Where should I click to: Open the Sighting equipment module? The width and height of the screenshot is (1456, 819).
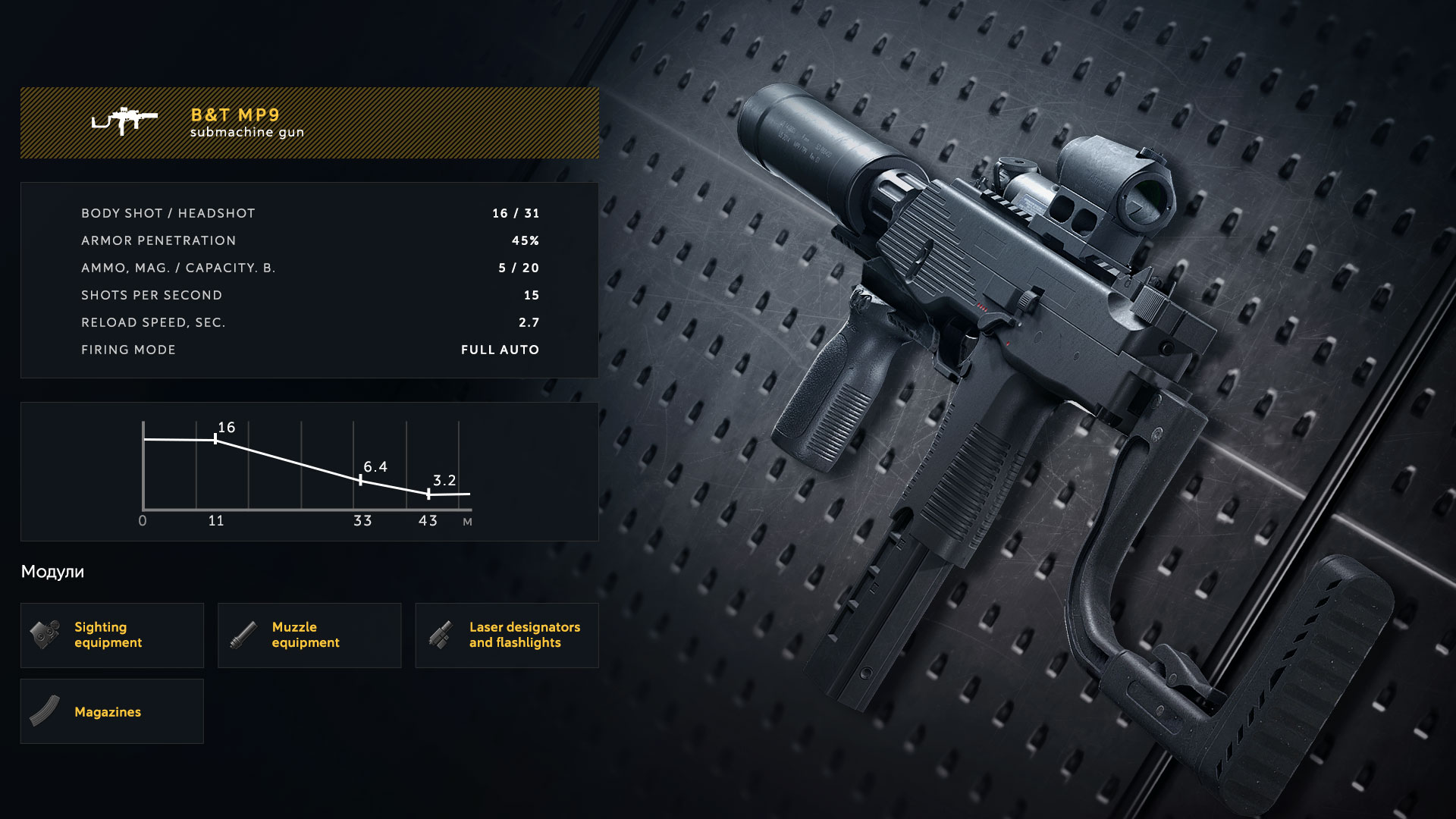click(112, 635)
